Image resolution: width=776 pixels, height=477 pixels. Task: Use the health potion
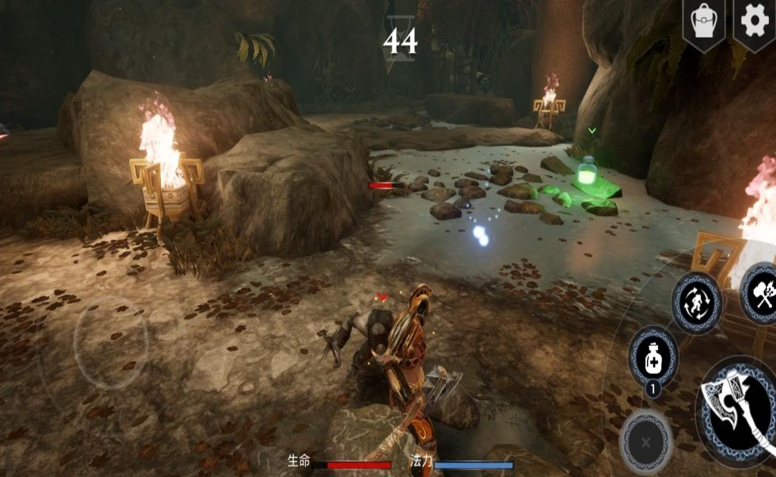coord(653,357)
